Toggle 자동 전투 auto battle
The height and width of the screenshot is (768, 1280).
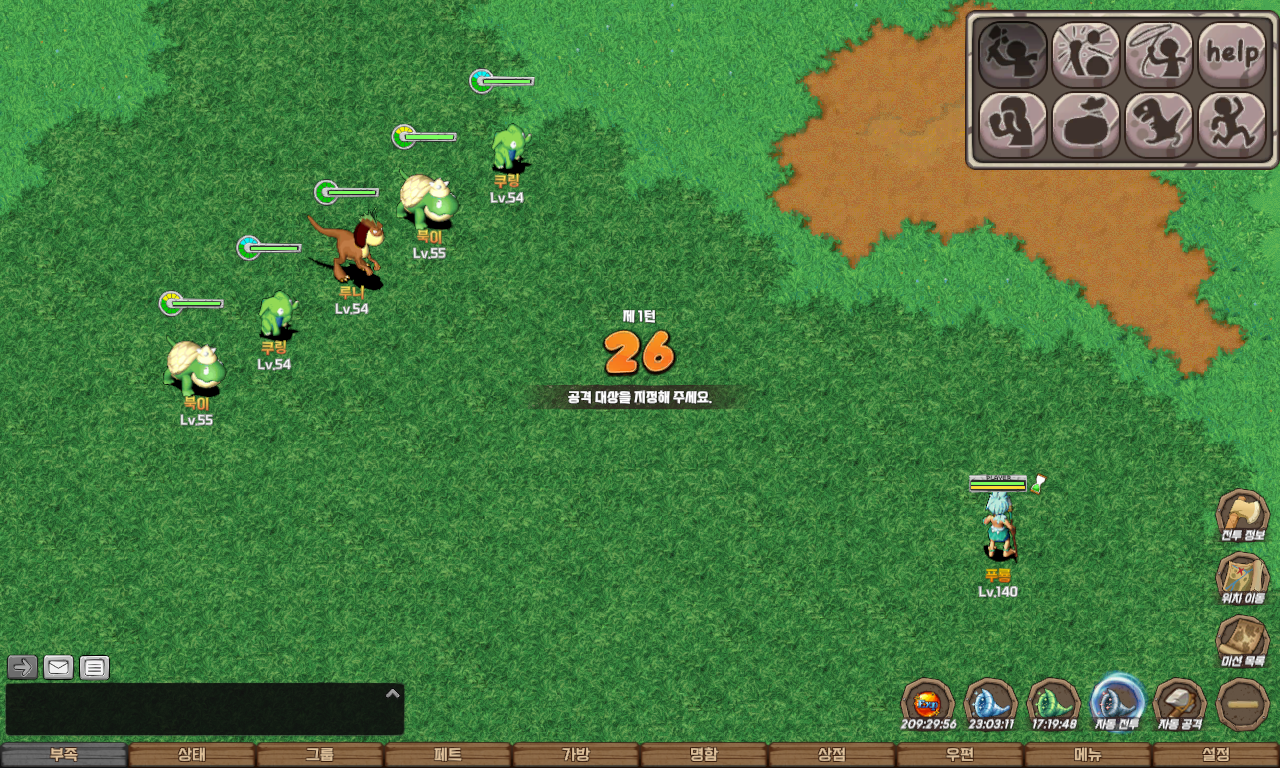[x=1117, y=702]
